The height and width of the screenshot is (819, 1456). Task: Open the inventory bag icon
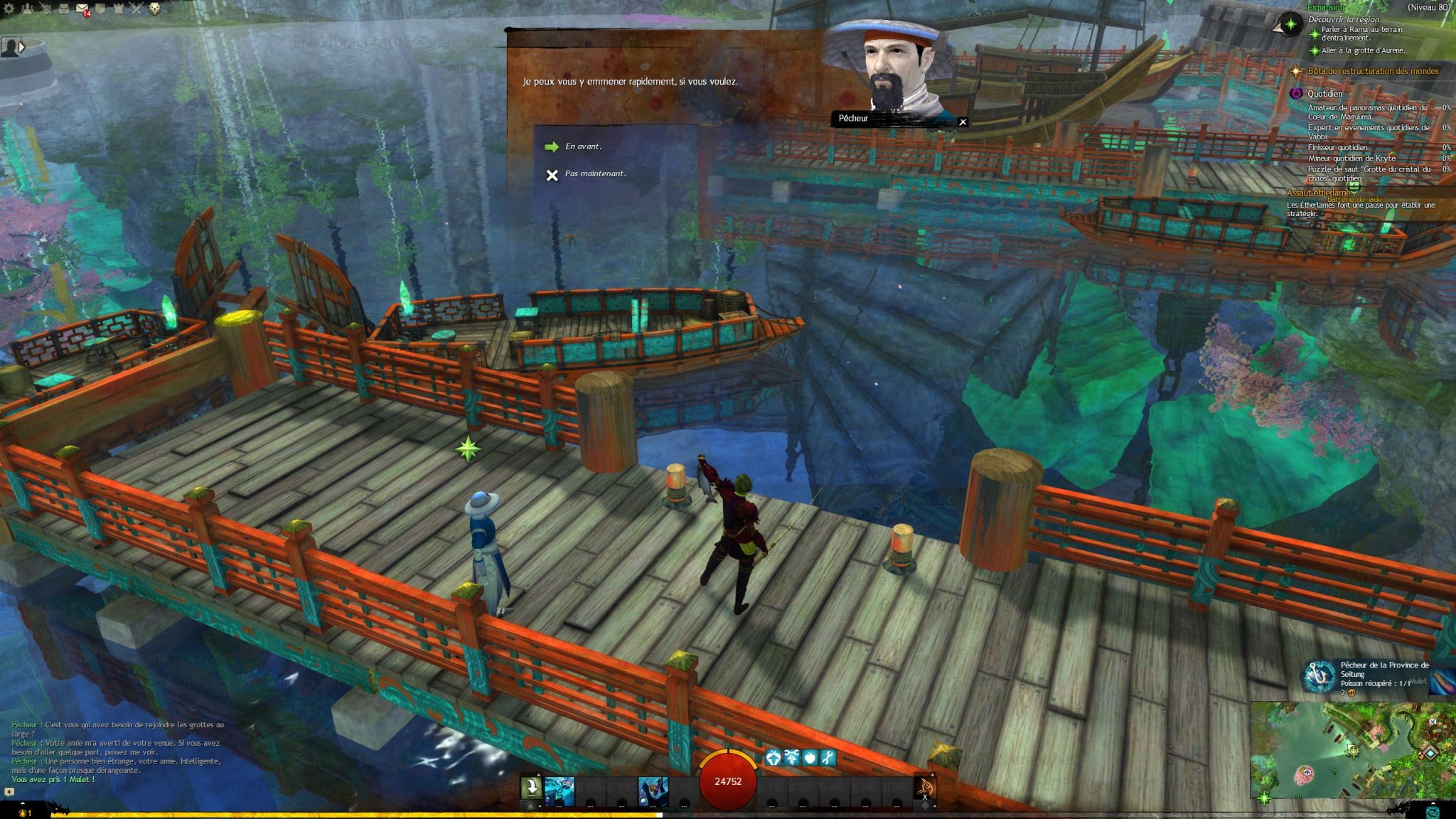point(63,9)
